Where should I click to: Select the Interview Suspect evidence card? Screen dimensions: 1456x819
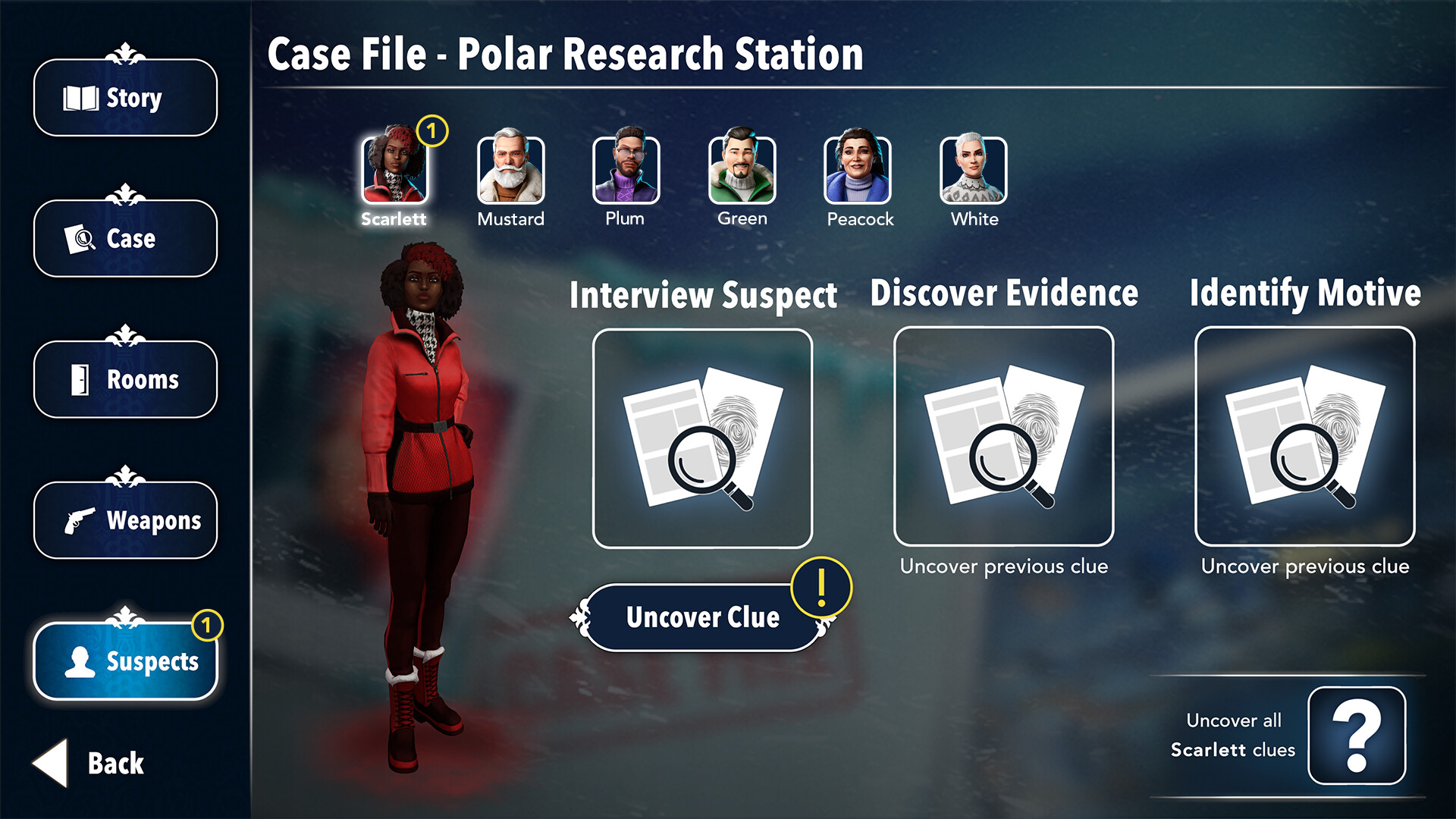coord(703,438)
